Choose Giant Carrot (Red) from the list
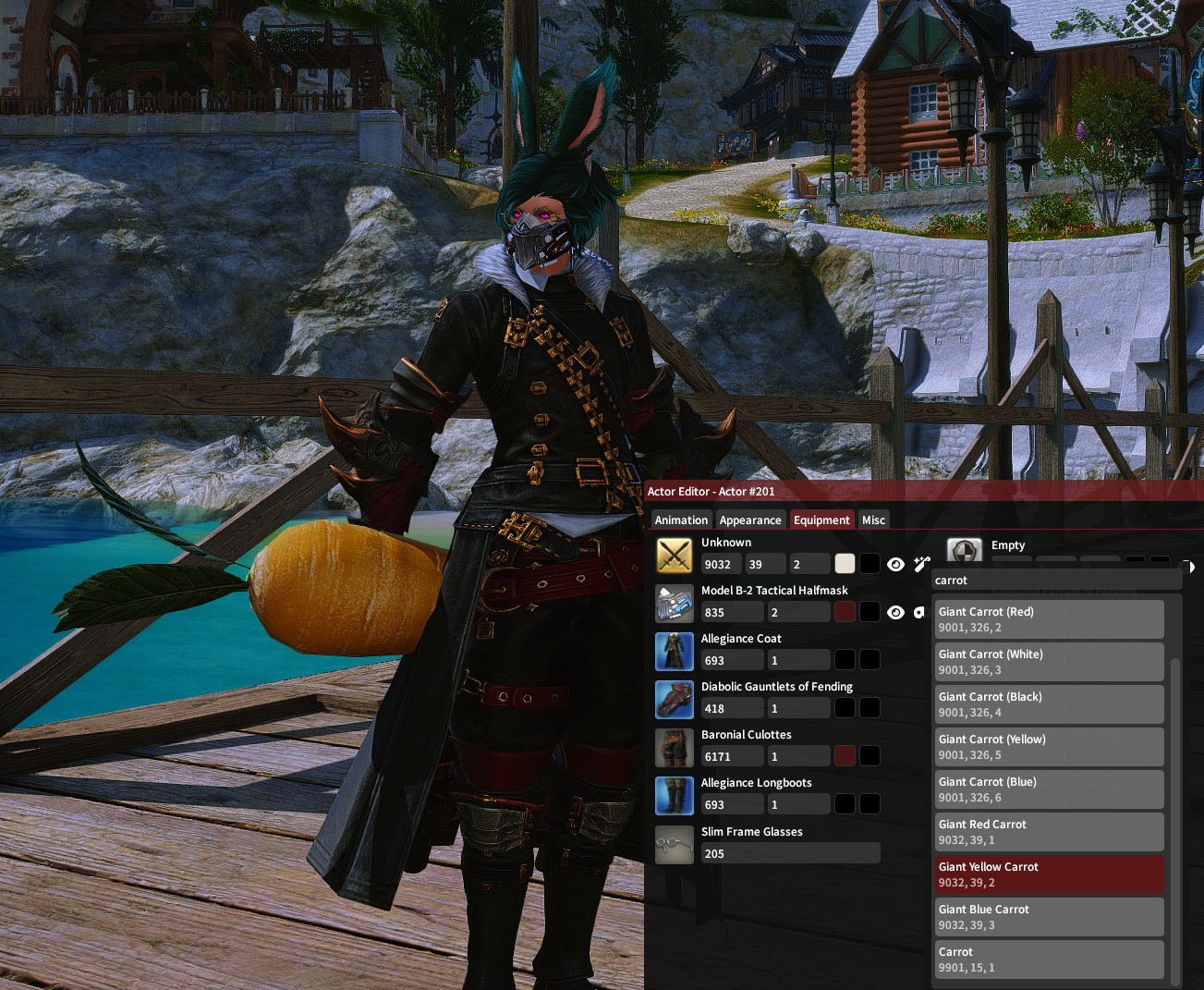This screenshot has height=990, width=1204. click(1049, 619)
